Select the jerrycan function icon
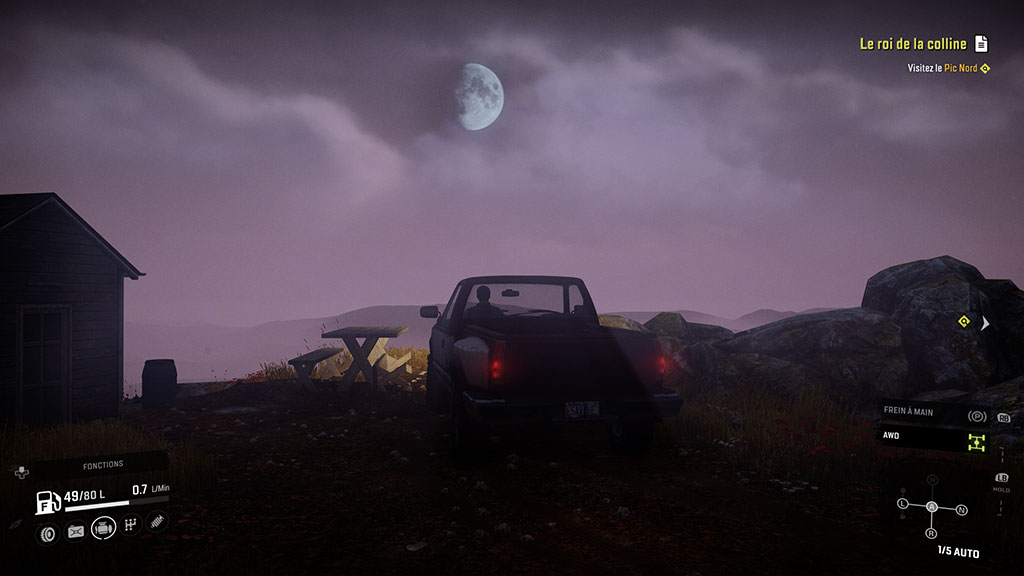The height and width of the screenshot is (576, 1024). 75,531
